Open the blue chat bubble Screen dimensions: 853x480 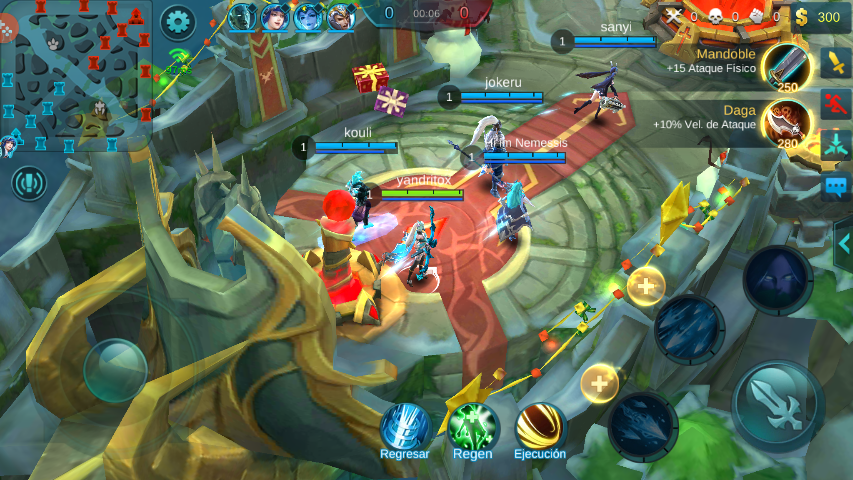point(836,186)
